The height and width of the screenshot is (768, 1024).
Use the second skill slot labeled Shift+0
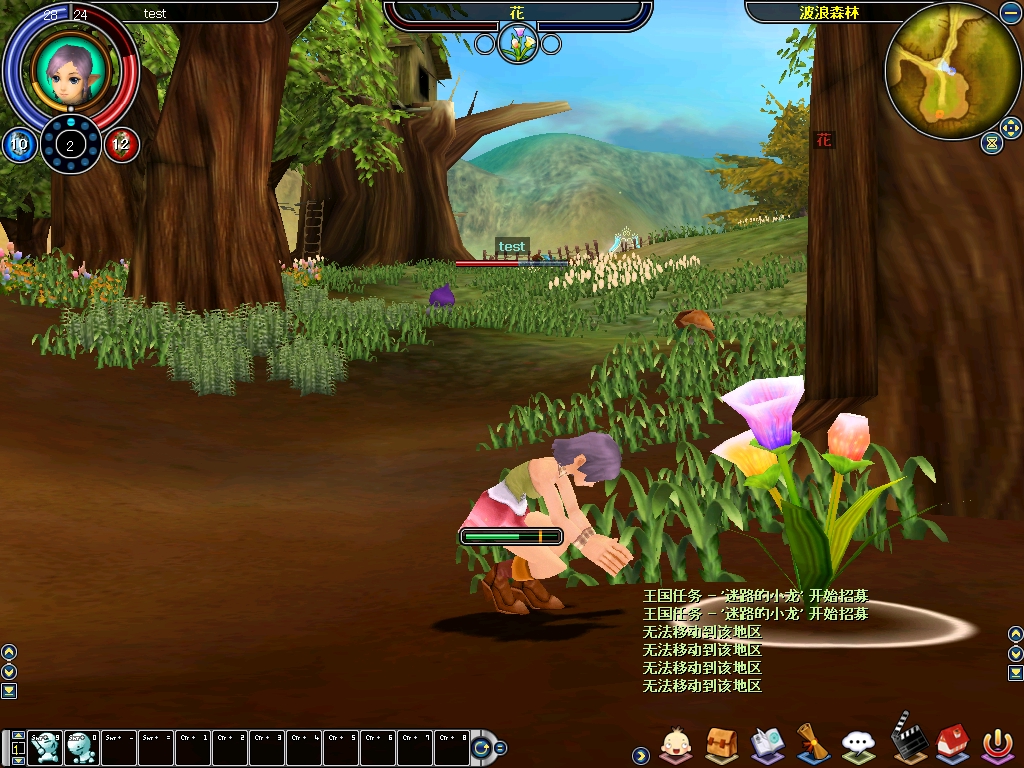coord(82,747)
